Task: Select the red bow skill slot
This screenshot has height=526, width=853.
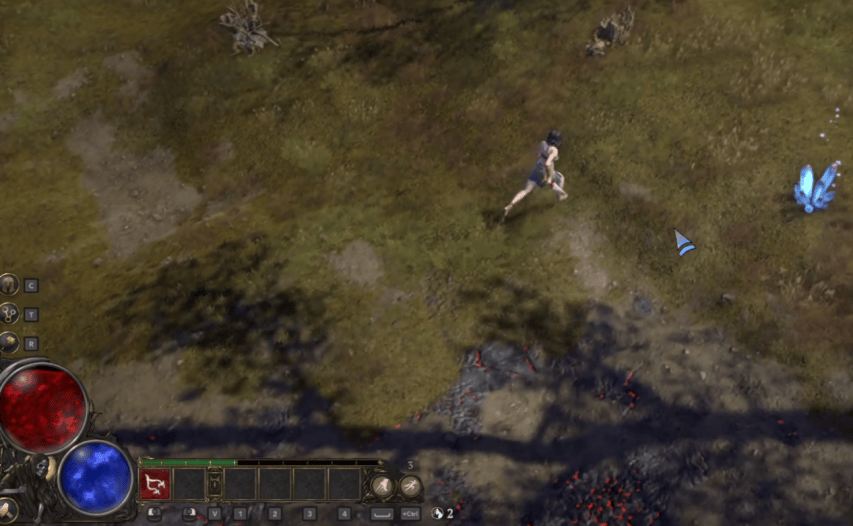Action: (x=155, y=485)
